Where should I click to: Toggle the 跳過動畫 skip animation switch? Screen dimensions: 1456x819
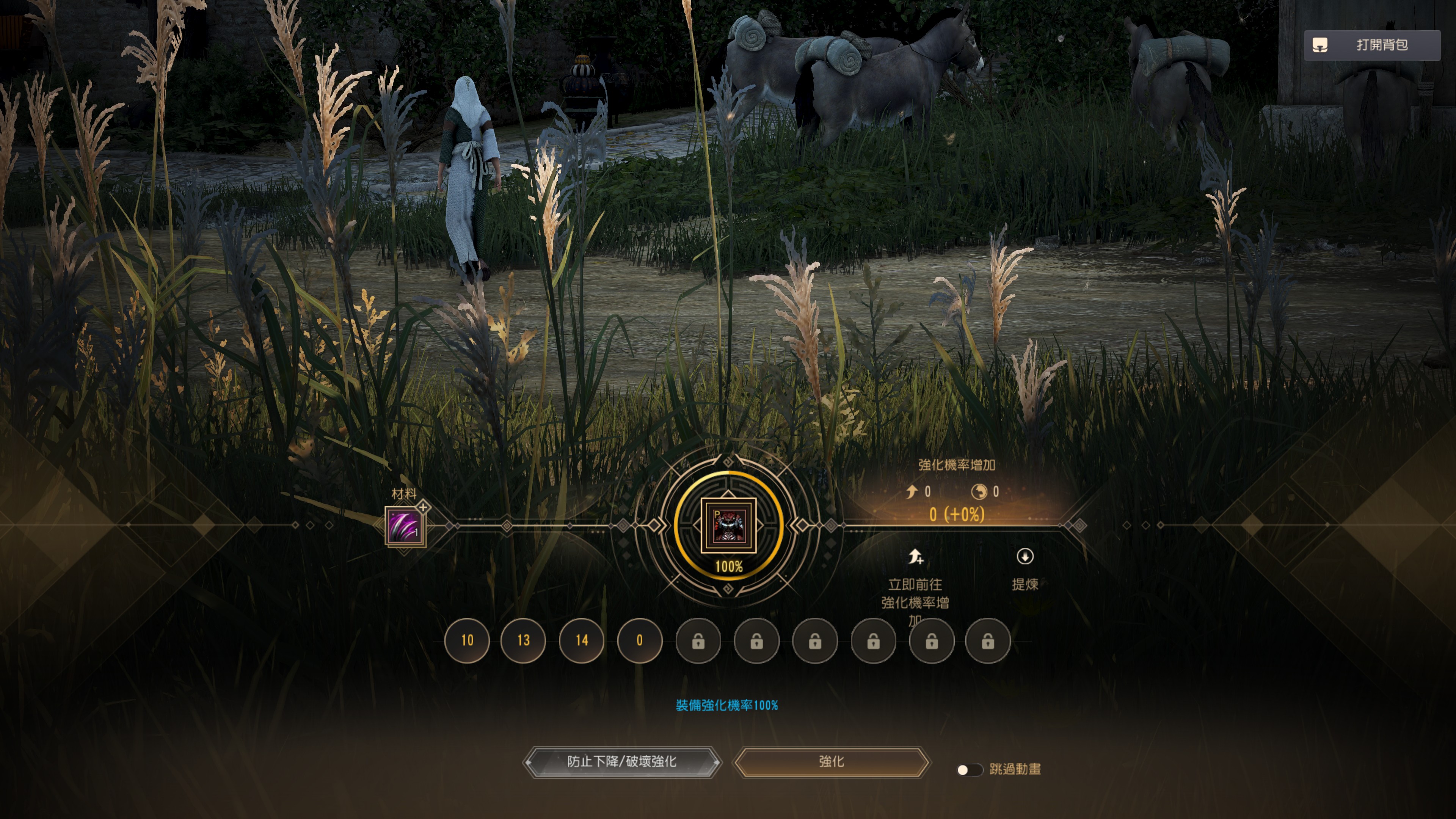point(969,770)
